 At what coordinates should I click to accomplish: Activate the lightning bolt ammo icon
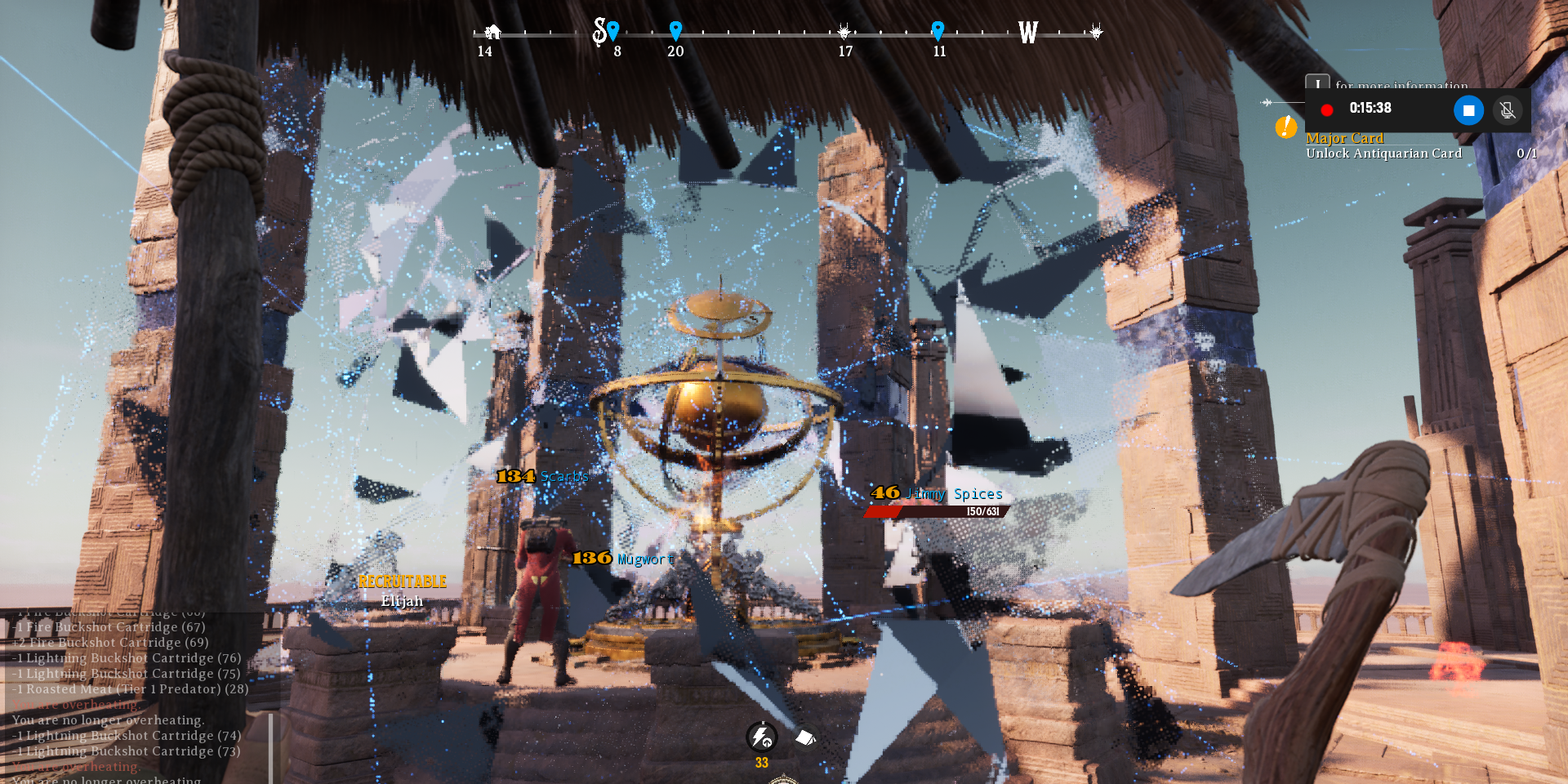[x=761, y=737]
